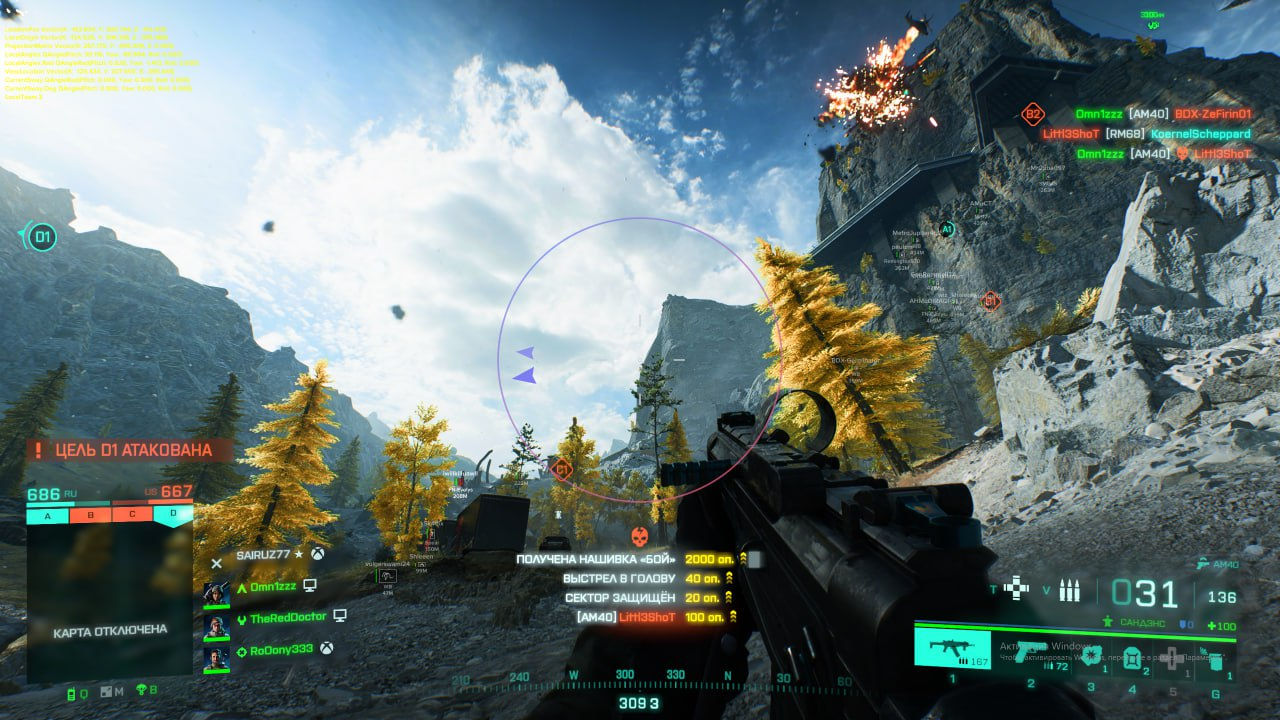Switch to the pistol sidearm slot

1029,650
